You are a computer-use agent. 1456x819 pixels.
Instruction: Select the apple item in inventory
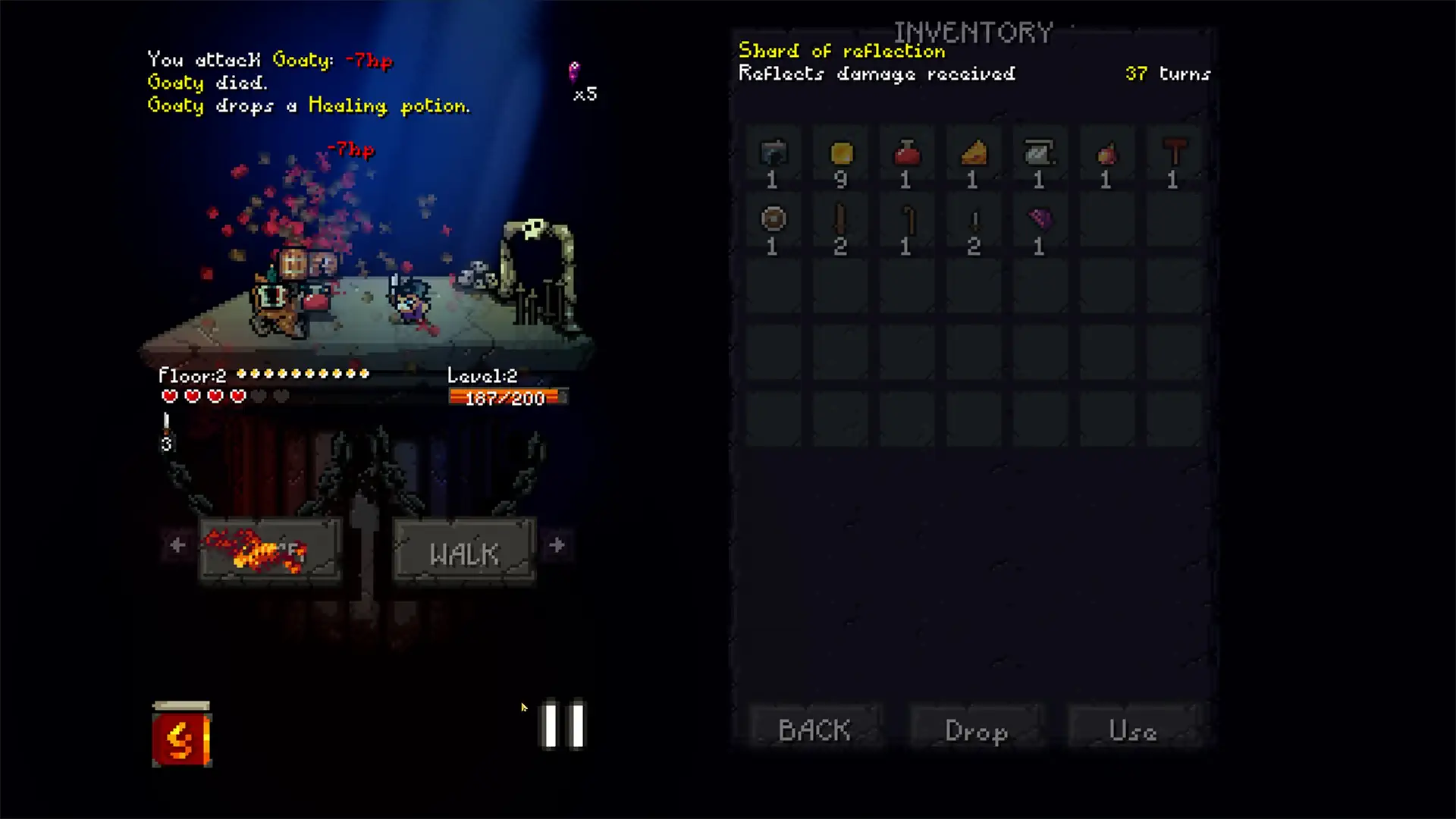[1106, 155]
